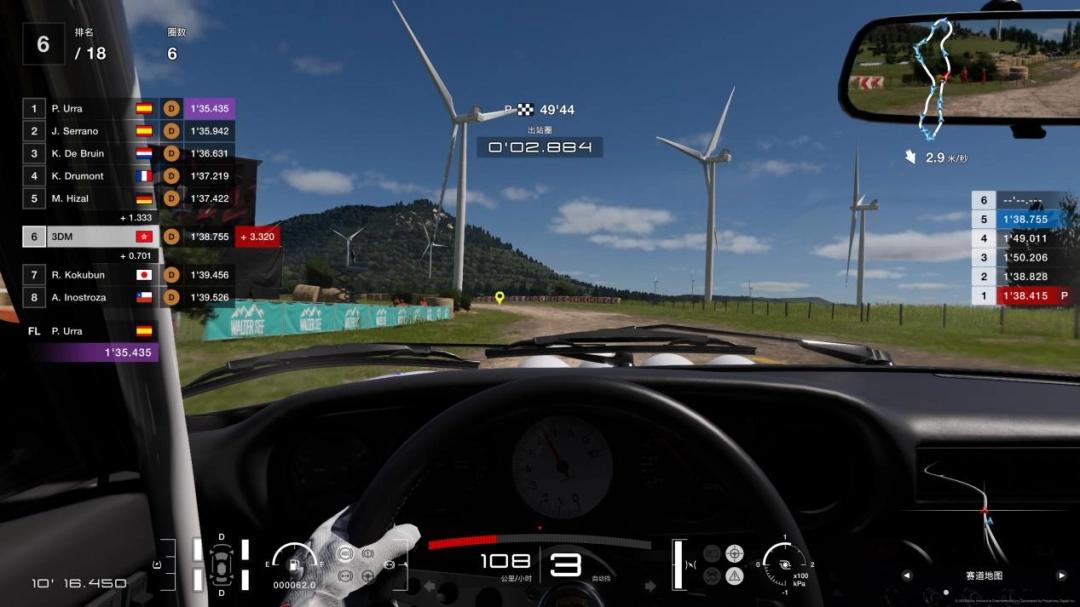The height and width of the screenshot is (607, 1080).
Task: Click the tyre wear car diagram
Action: click(219, 563)
